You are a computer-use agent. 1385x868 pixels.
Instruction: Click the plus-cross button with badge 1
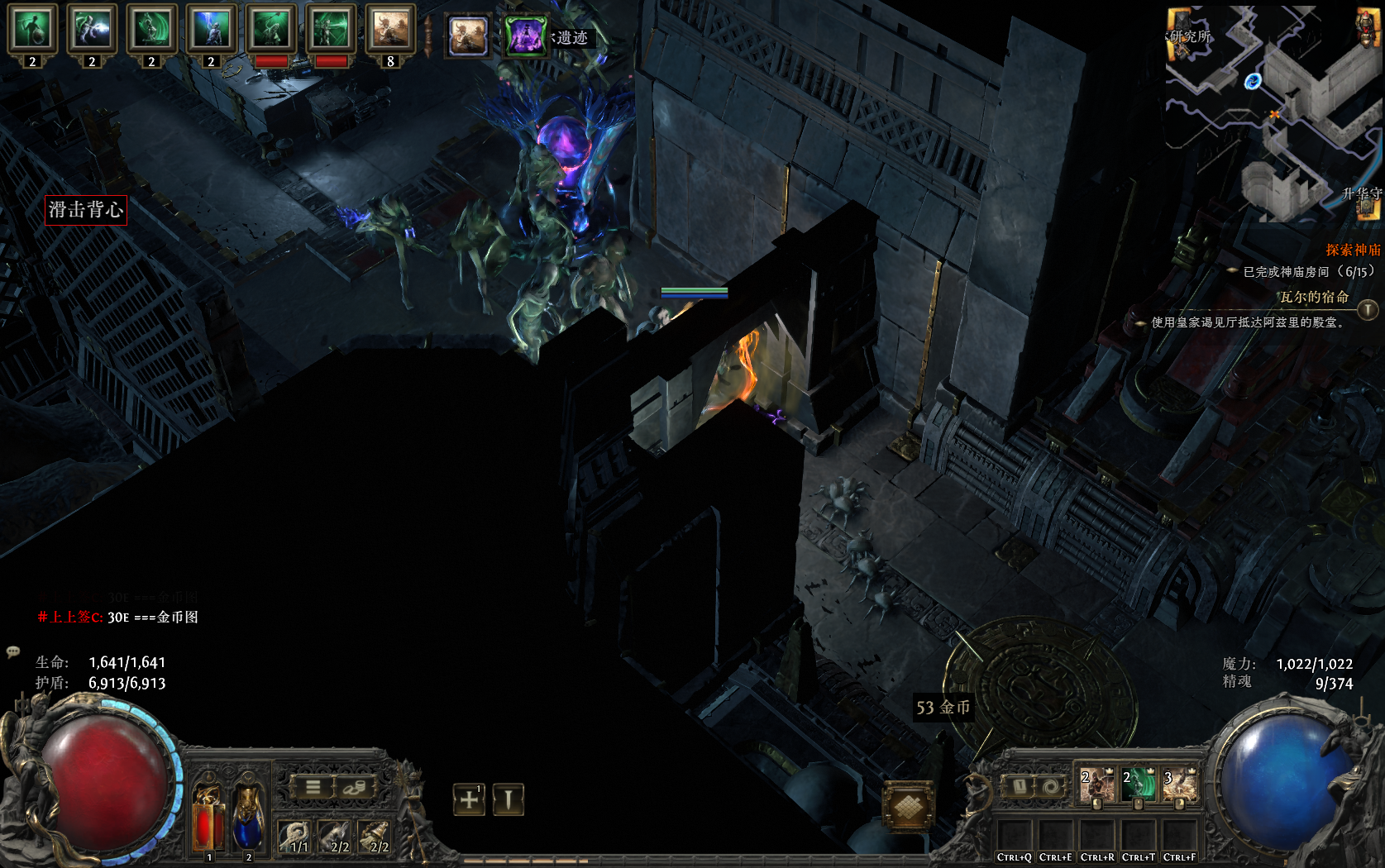pyautogui.click(x=469, y=799)
